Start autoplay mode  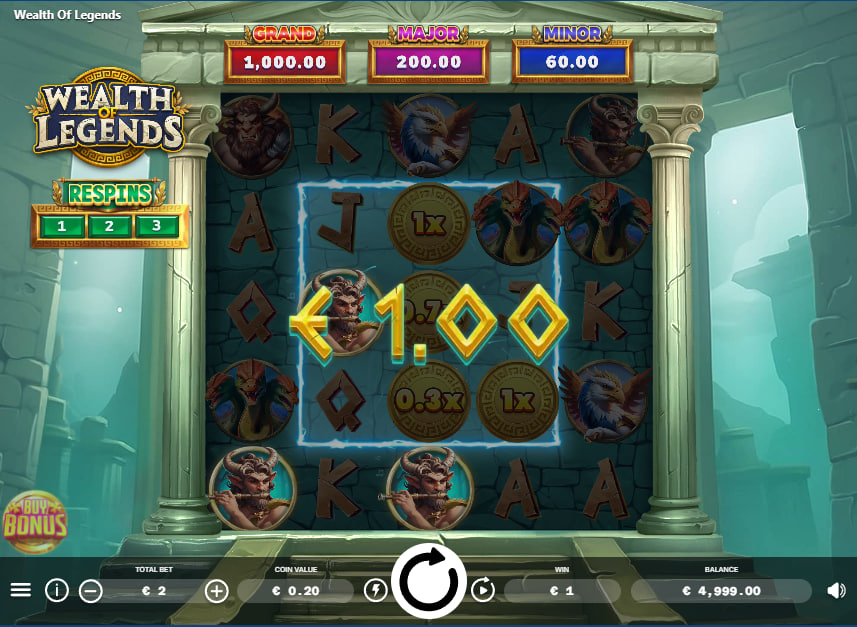[483, 590]
